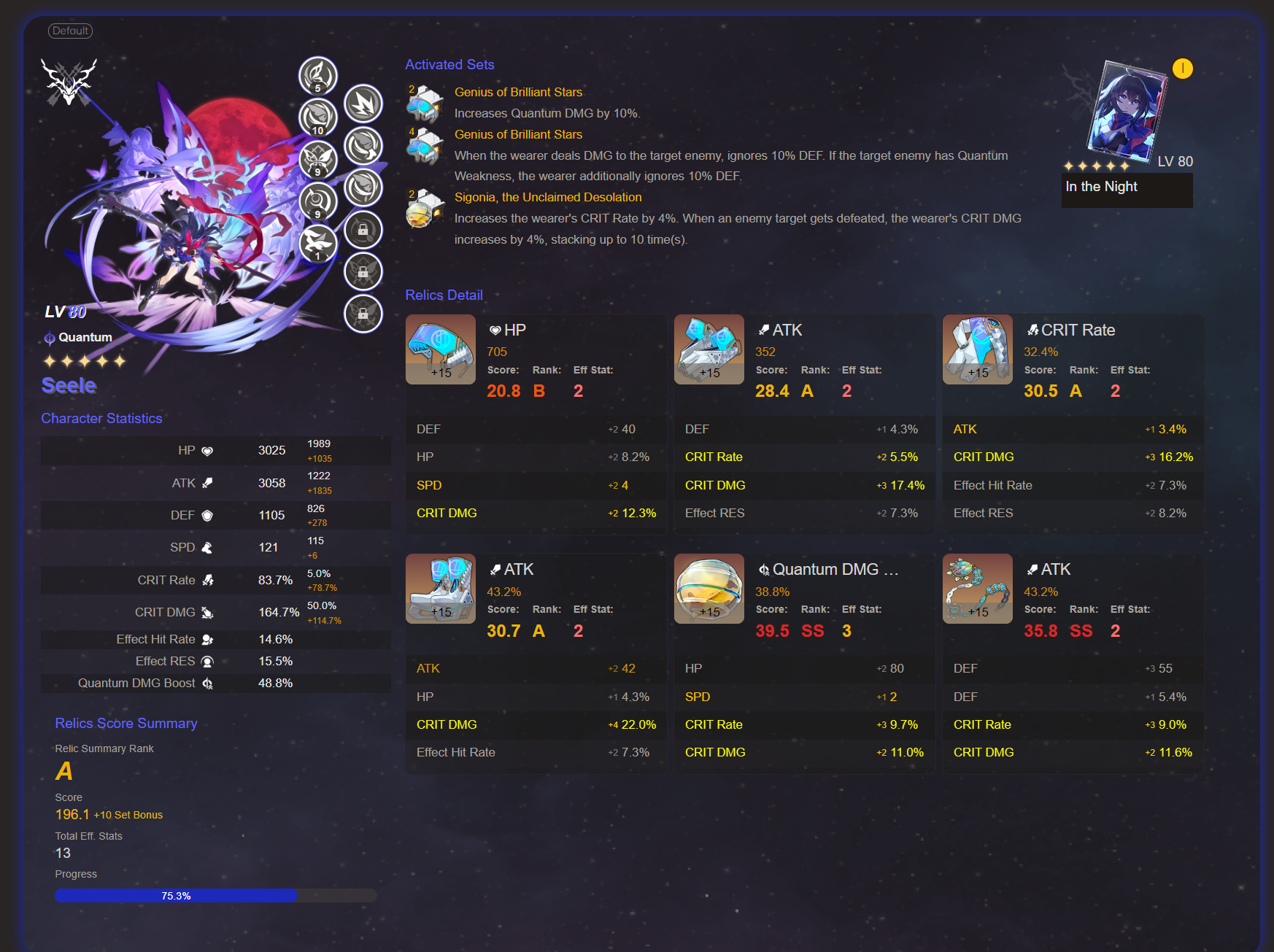This screenshot has width=1274, height=952.
Task: Click the Sigonia, the Unclaimed Desolation set icon
Action: pos(425,209)
